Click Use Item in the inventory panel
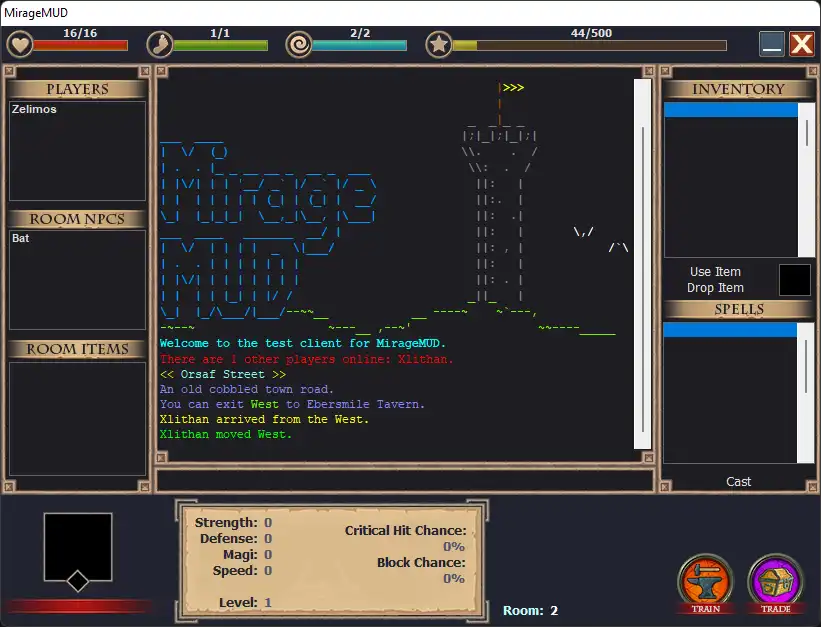Image resolution: width=821 pixels, height=627 pixels. tap(715, 272)
